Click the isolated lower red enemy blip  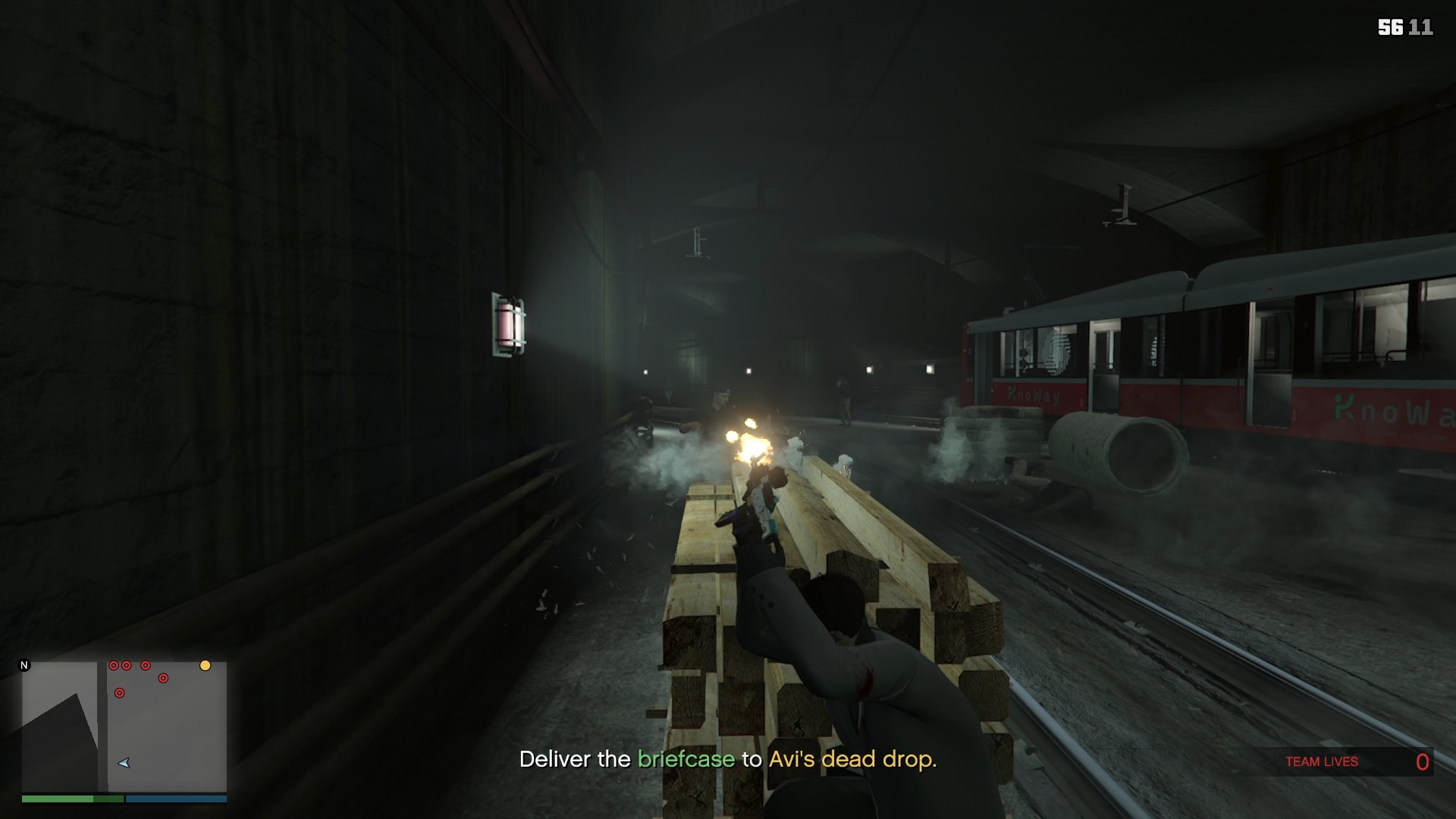(x=120, y=692)
